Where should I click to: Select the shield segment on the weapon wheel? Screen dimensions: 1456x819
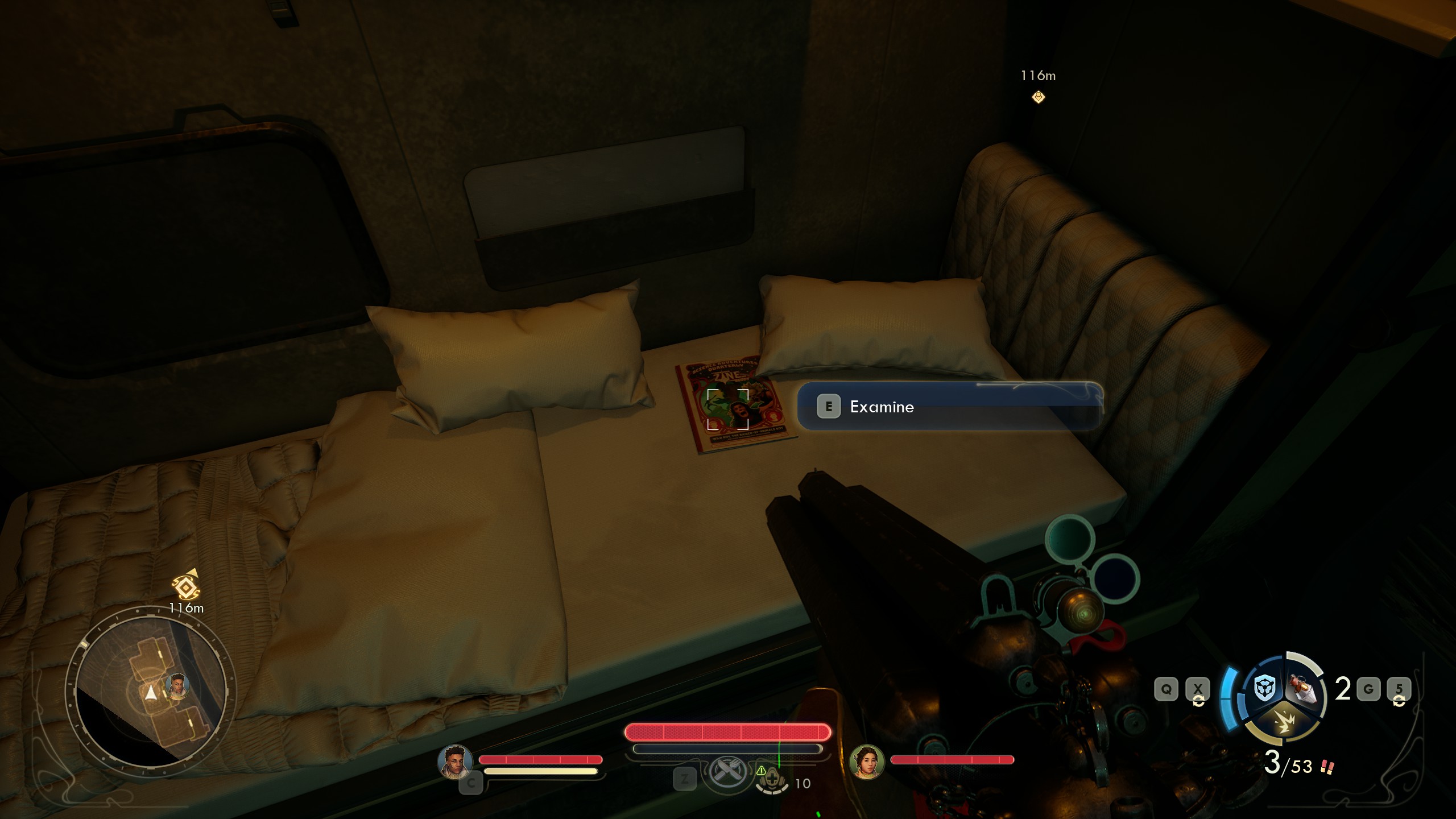click(1265, 688)
